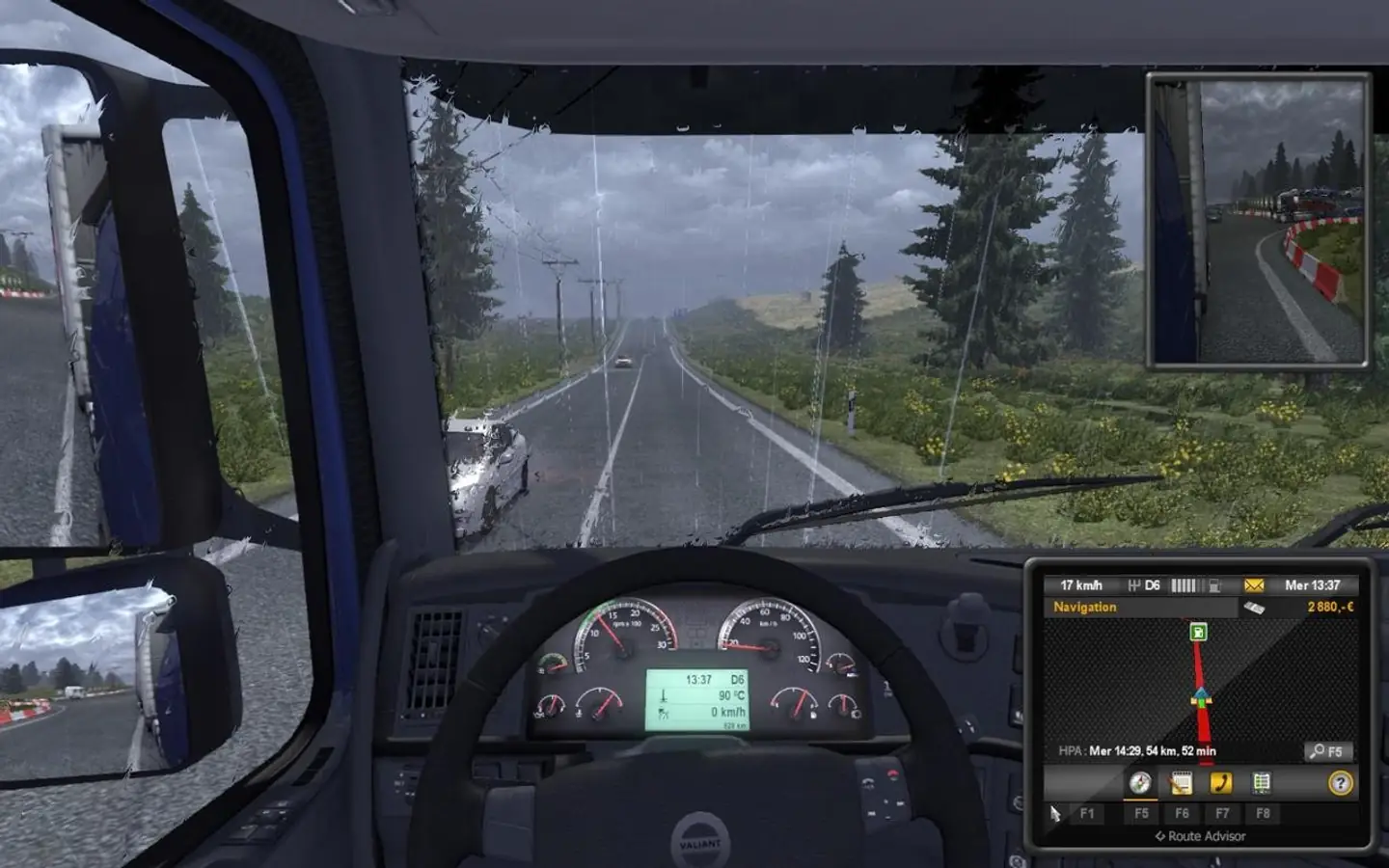This screenshot has width=1389, height=868.
Task: Click the mail envelope icon in Route Advisor
Action: 1253,583
